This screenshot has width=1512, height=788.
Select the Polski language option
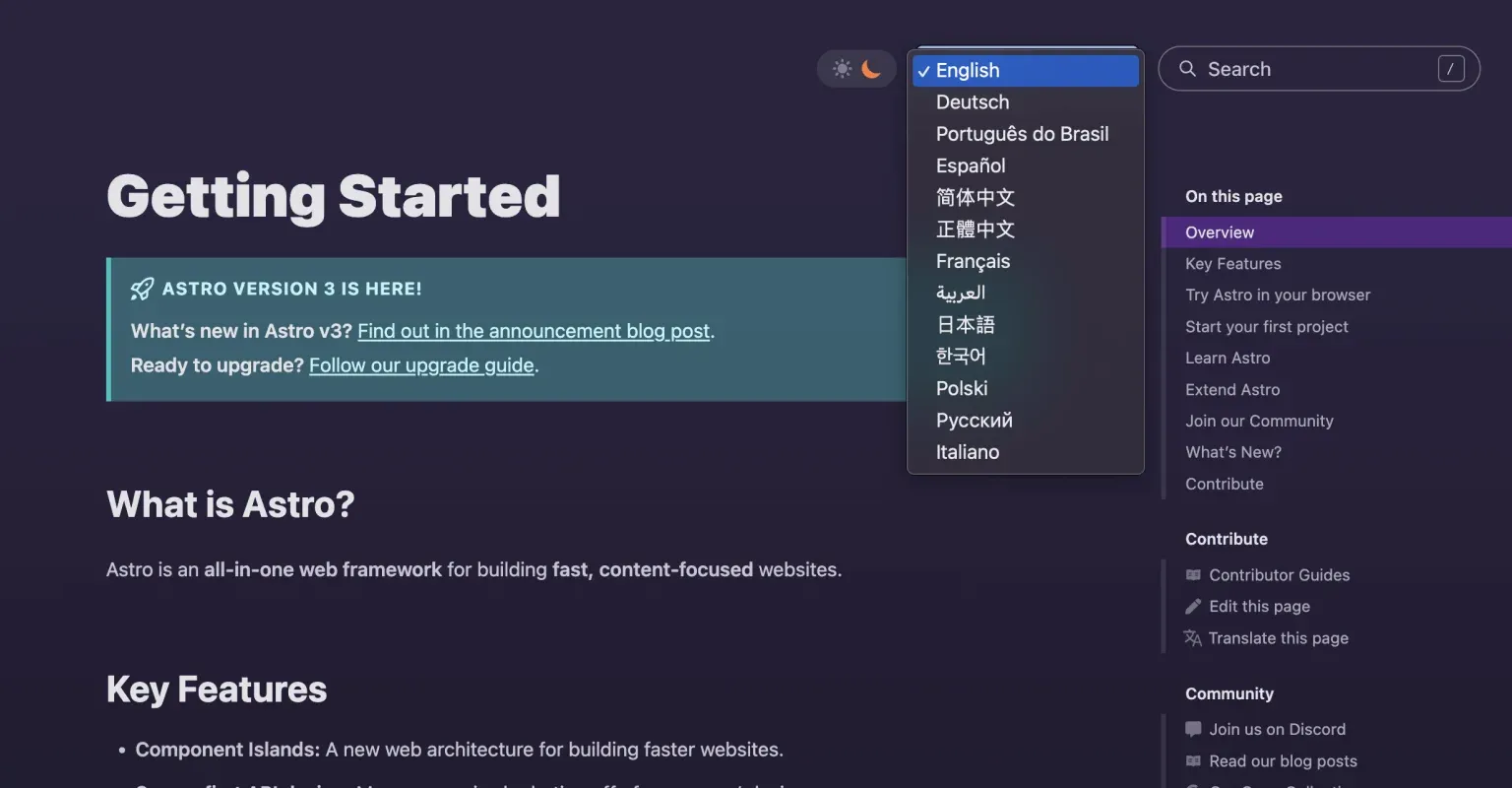point(961,388)
